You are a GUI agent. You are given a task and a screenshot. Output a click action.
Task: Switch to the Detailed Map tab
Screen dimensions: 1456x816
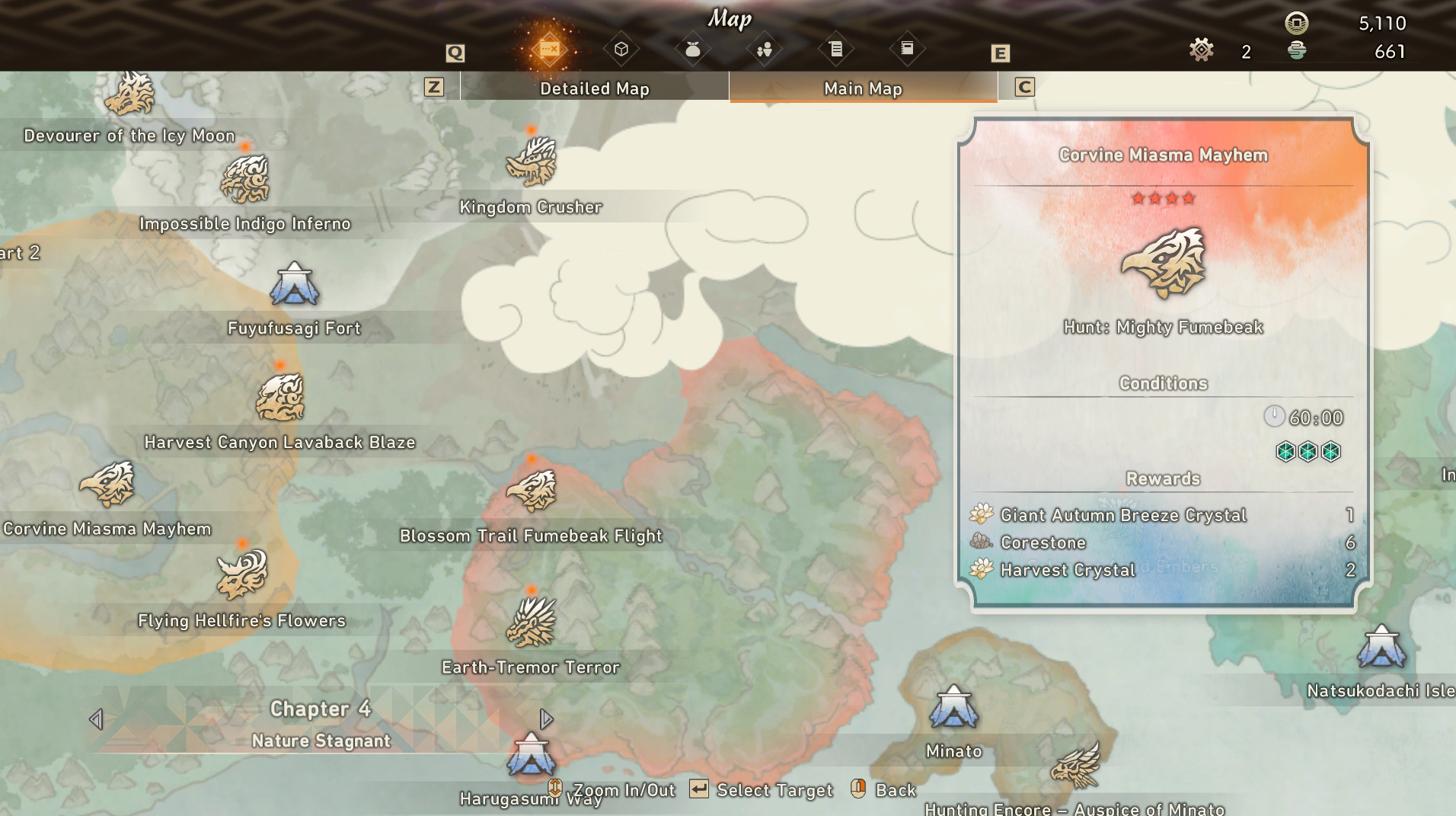[594, 88]
